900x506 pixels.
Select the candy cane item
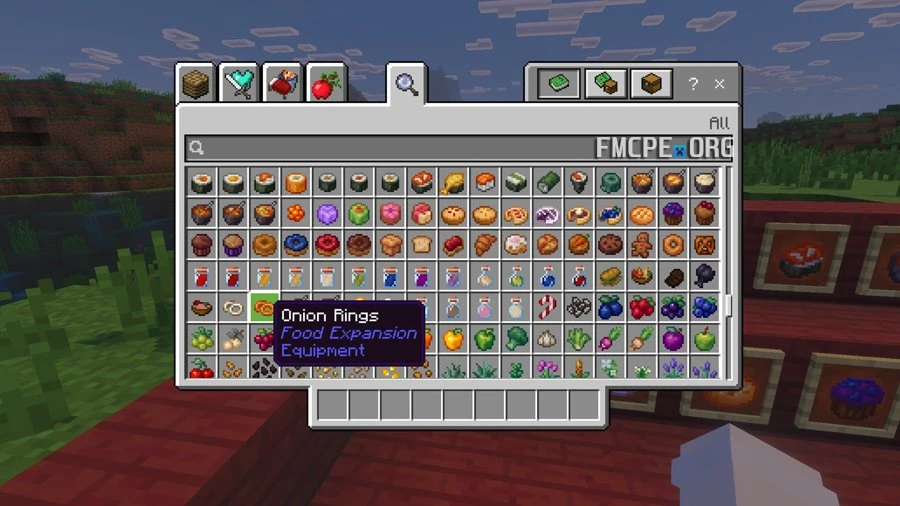pyautogui.click(x=548, y=307)
